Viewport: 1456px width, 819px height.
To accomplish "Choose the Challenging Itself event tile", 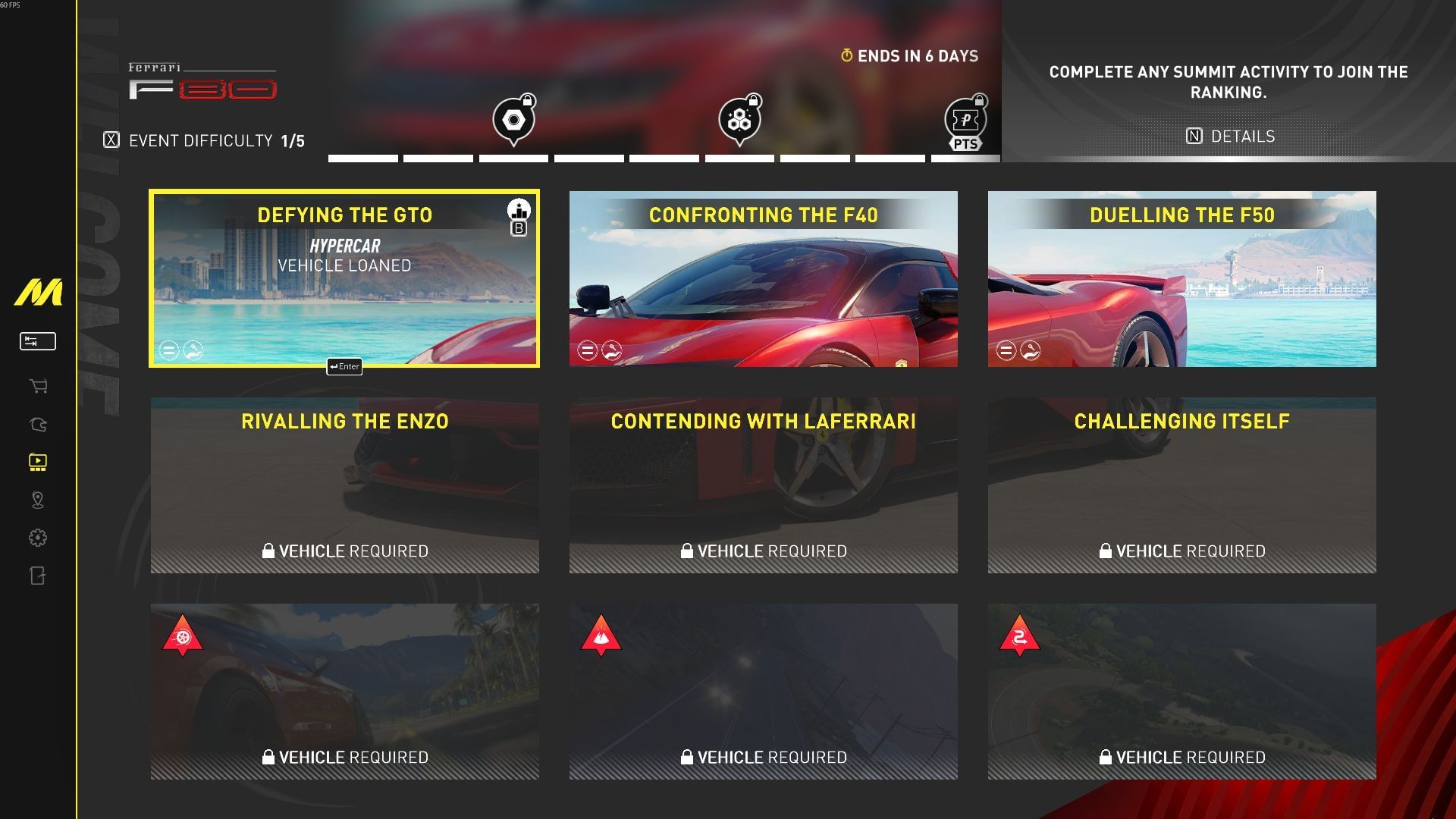I will [x=1181, y=485].
